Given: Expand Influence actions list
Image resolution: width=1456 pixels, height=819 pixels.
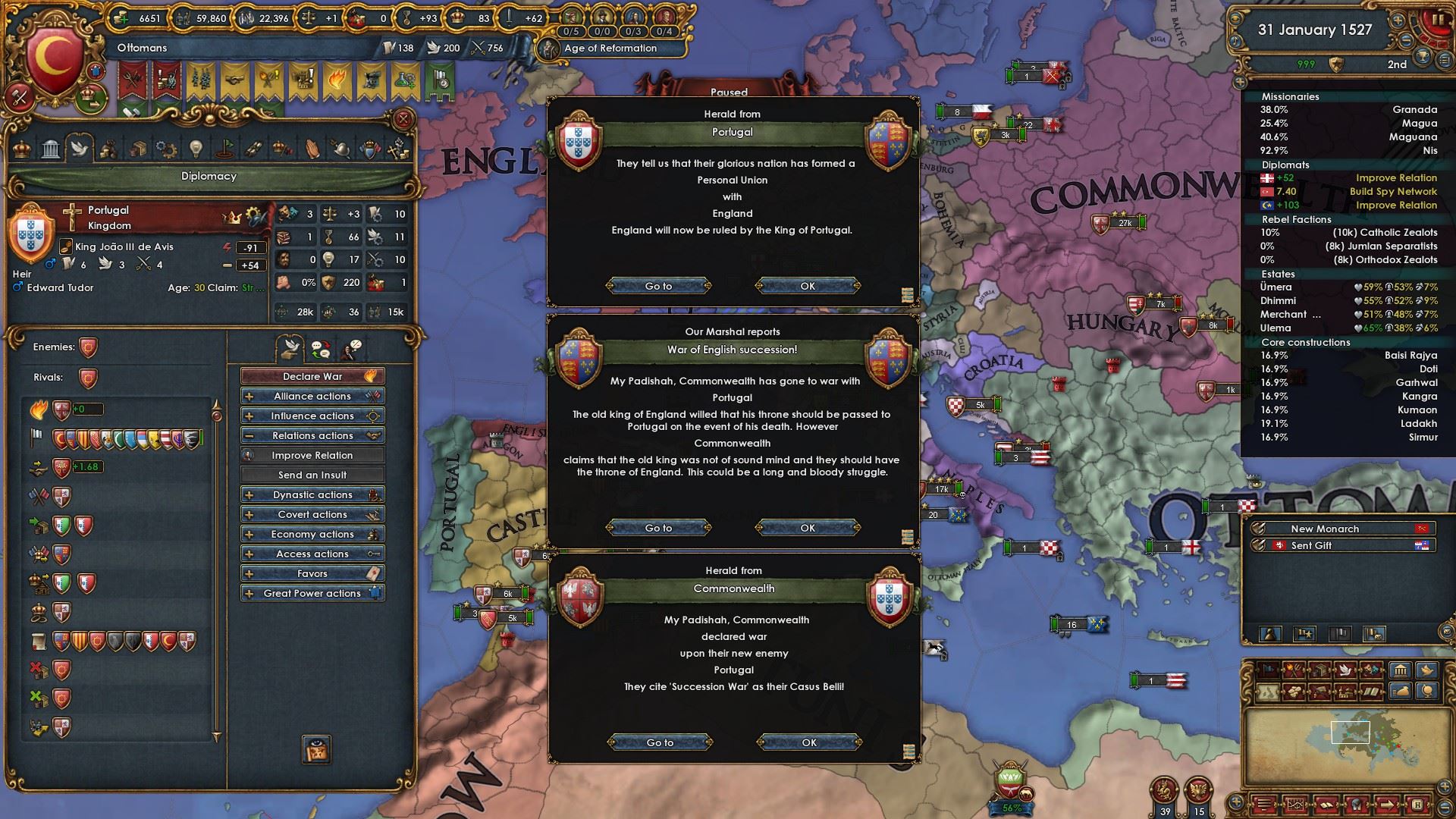Looking at the screenshot, I should pos(312,416).
